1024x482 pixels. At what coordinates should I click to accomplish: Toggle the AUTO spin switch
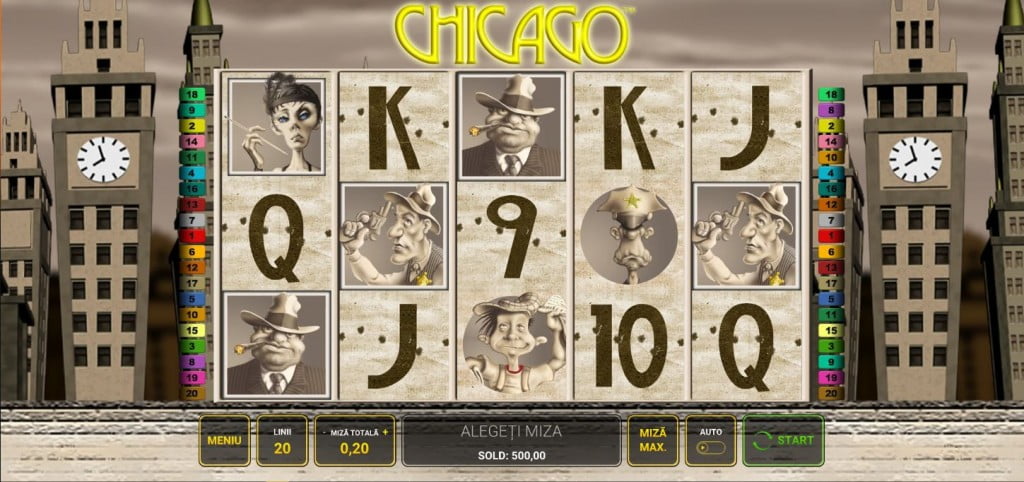coord(710,446)
